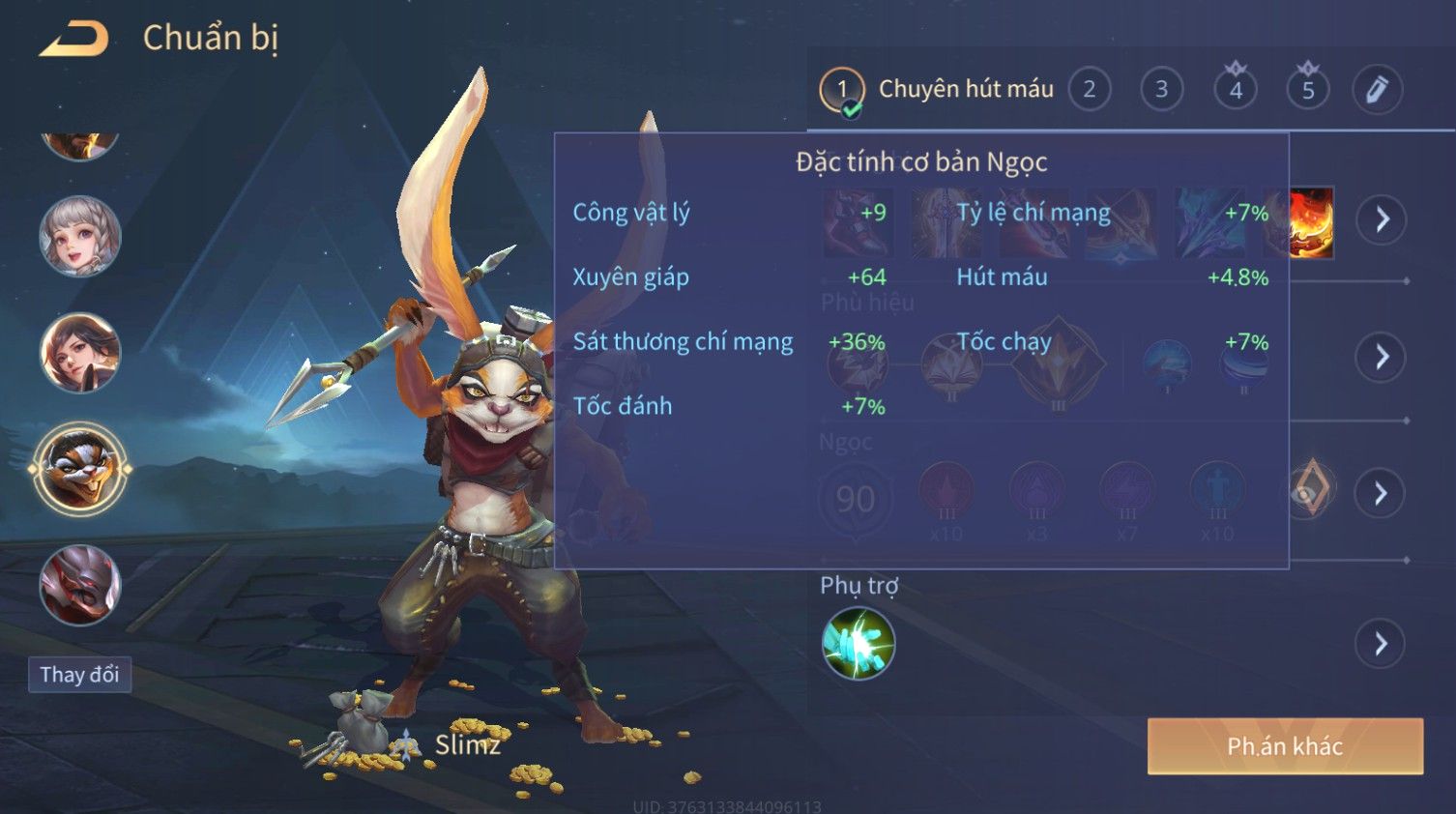
Task: Click Thay đổi to change hero
Action: click(x=79, y=674)
